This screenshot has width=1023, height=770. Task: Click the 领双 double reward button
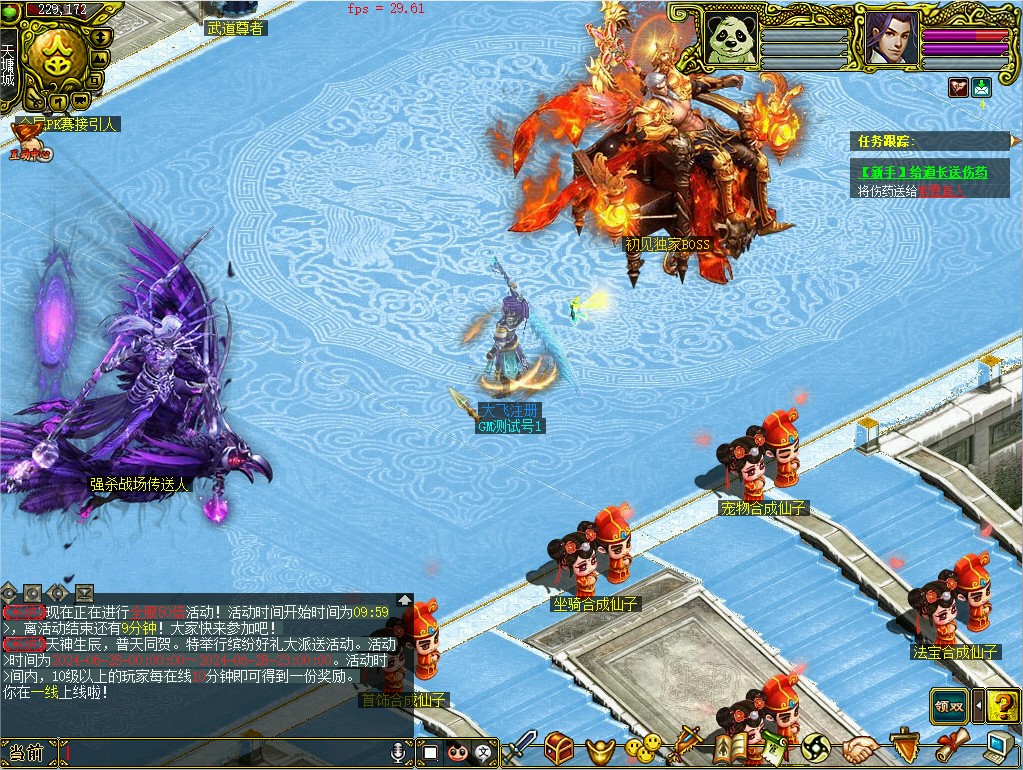click(949, 706)
